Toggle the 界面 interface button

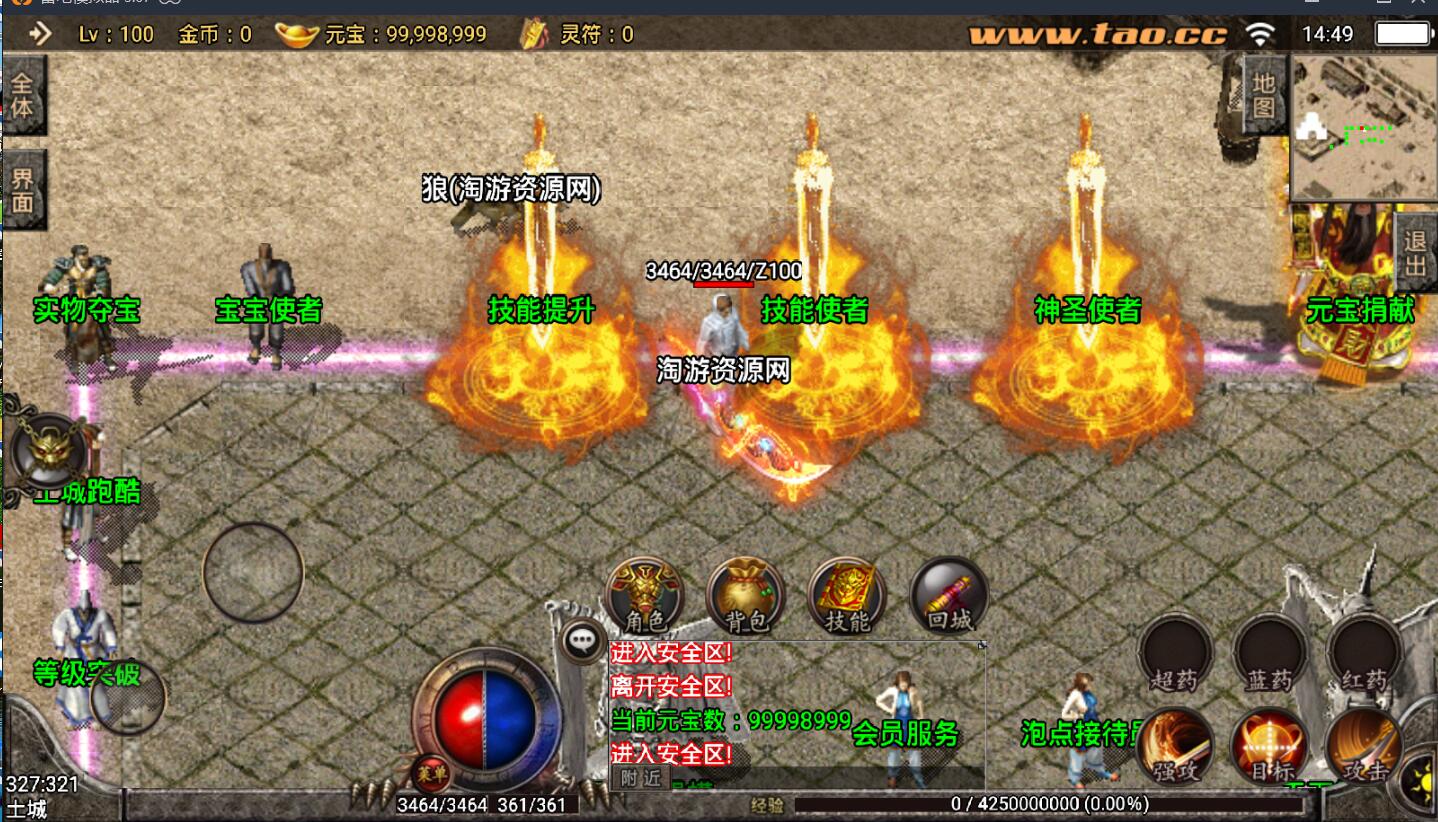[x=22, y=189]
